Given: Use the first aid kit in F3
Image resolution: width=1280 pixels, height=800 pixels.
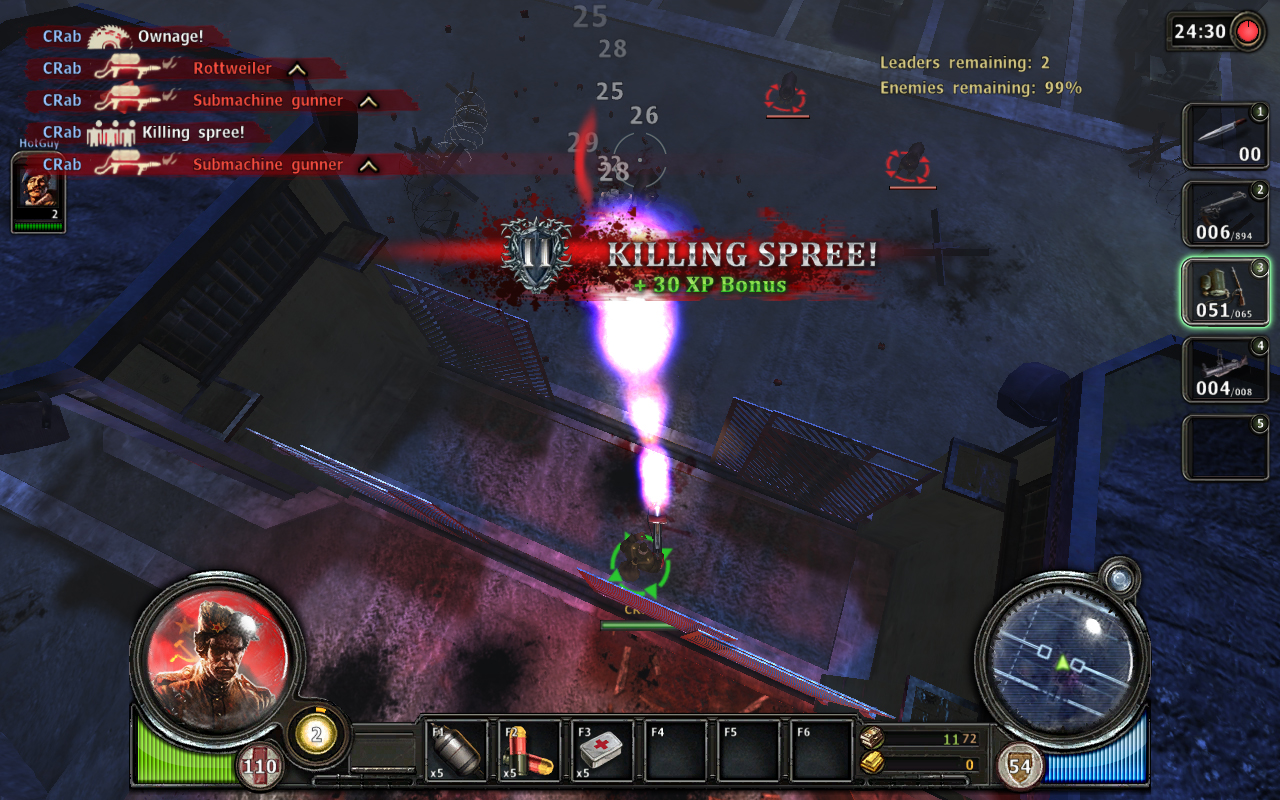Looking at the screenshot, I should coord(604,750).
